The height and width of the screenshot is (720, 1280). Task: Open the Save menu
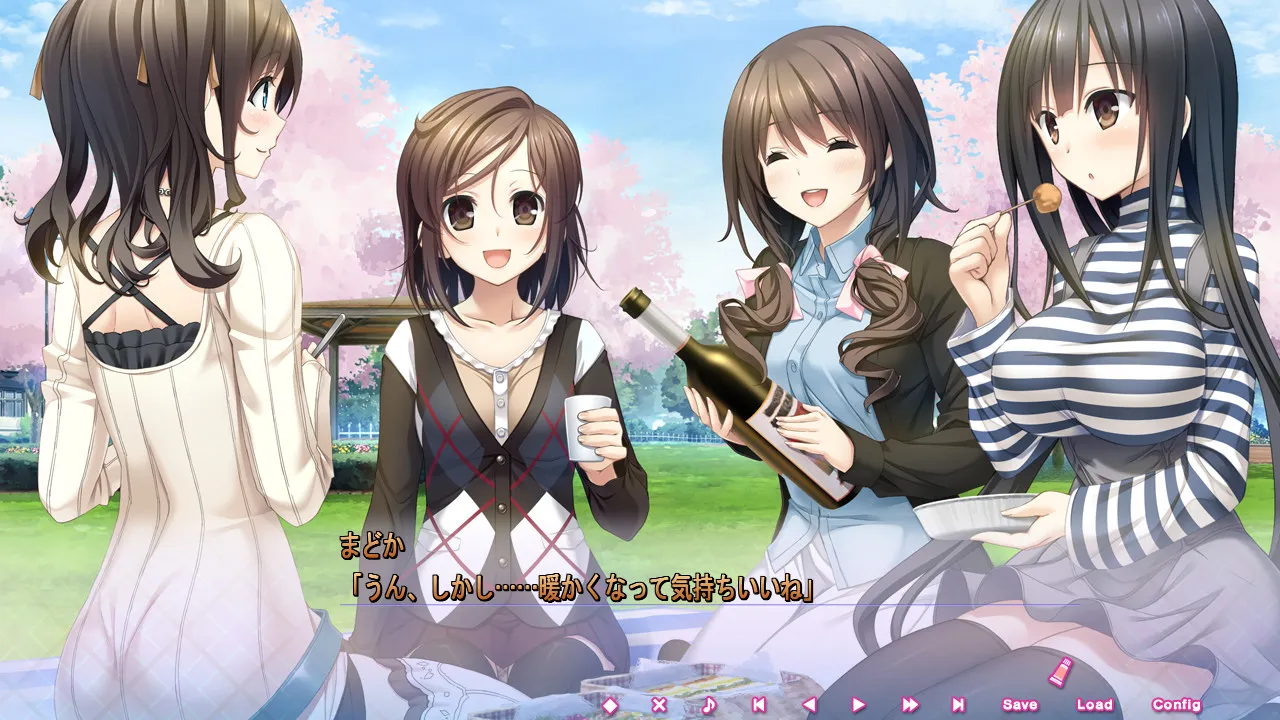click(1020, 705)
